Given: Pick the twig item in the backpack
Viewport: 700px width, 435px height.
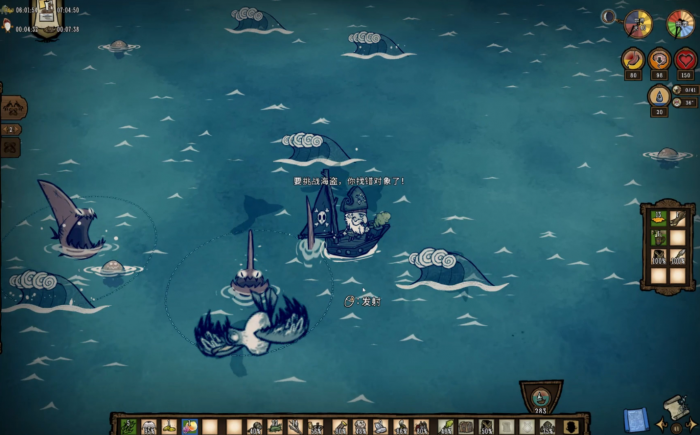Looking at the screenshot, I should click(678, 218).
